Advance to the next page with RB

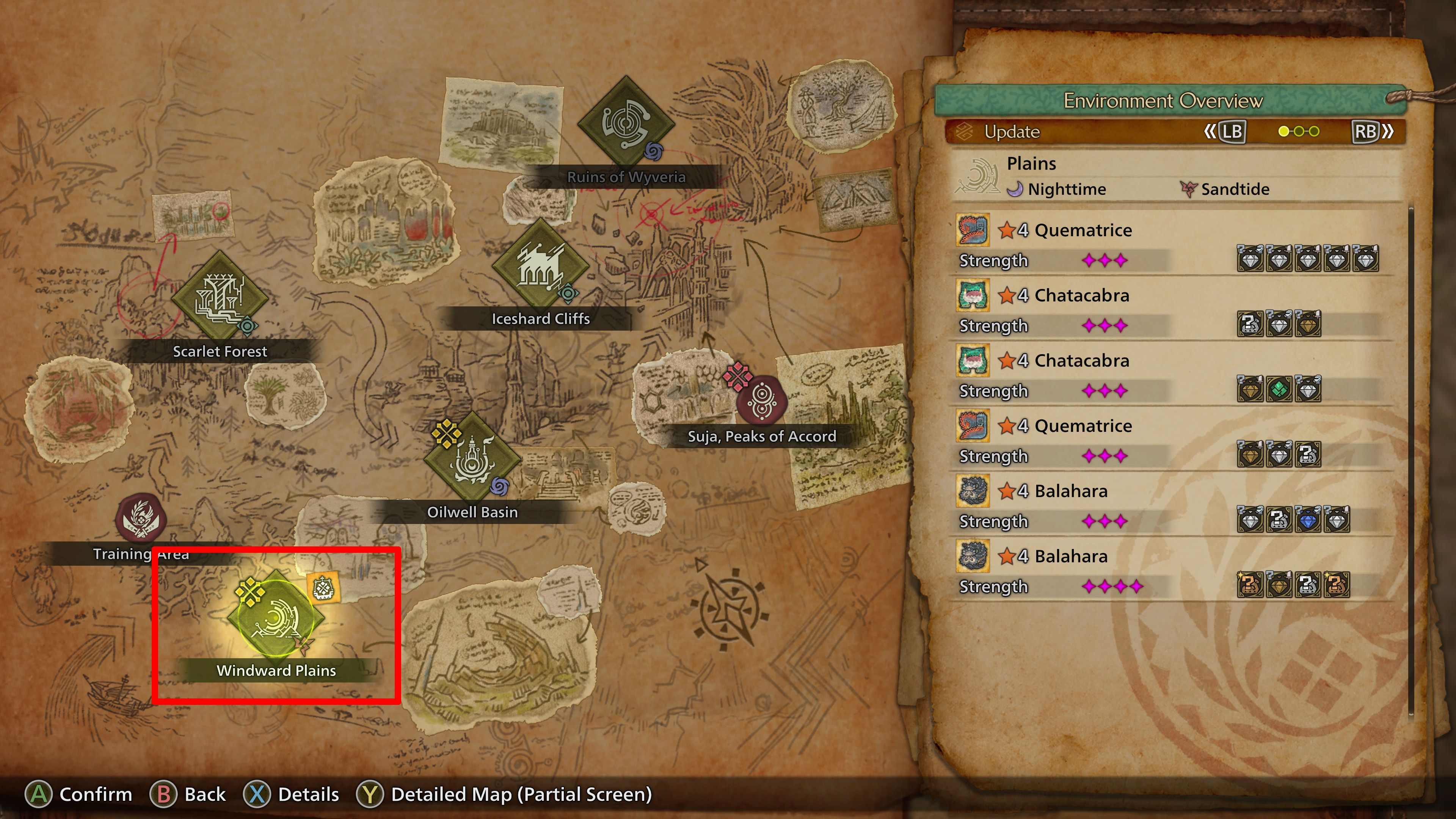1368,132
